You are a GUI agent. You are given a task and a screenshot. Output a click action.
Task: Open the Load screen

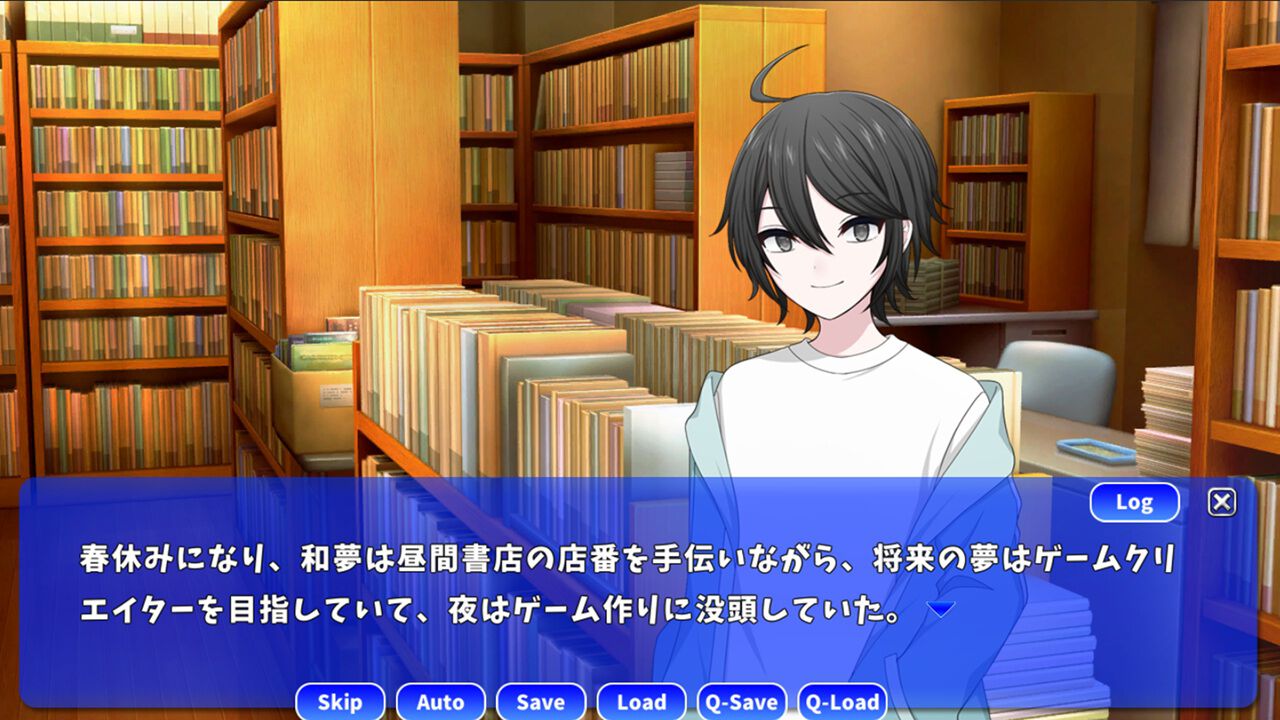[x=641, y=702]
